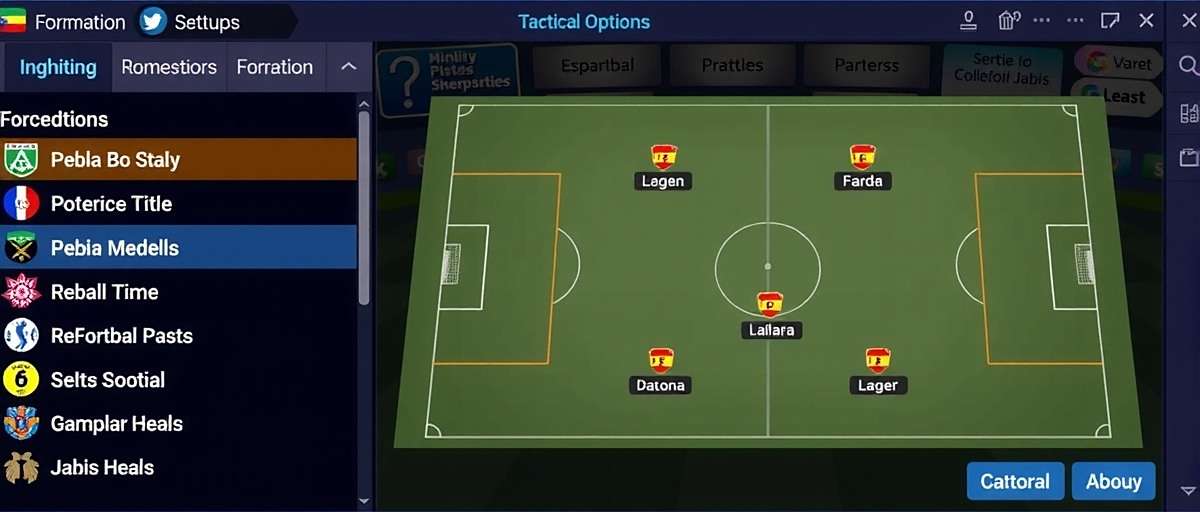Collapse the panel with the up chevron
This screenshot has width=1200, height=512.
coord(348,67)
